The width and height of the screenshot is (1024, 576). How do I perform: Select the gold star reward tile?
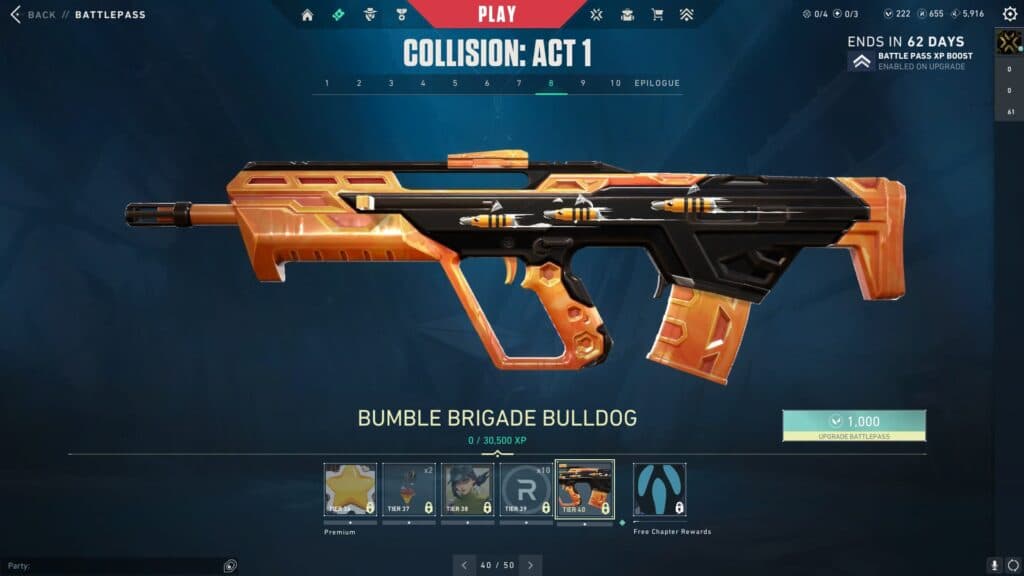[x=350, y=490]
